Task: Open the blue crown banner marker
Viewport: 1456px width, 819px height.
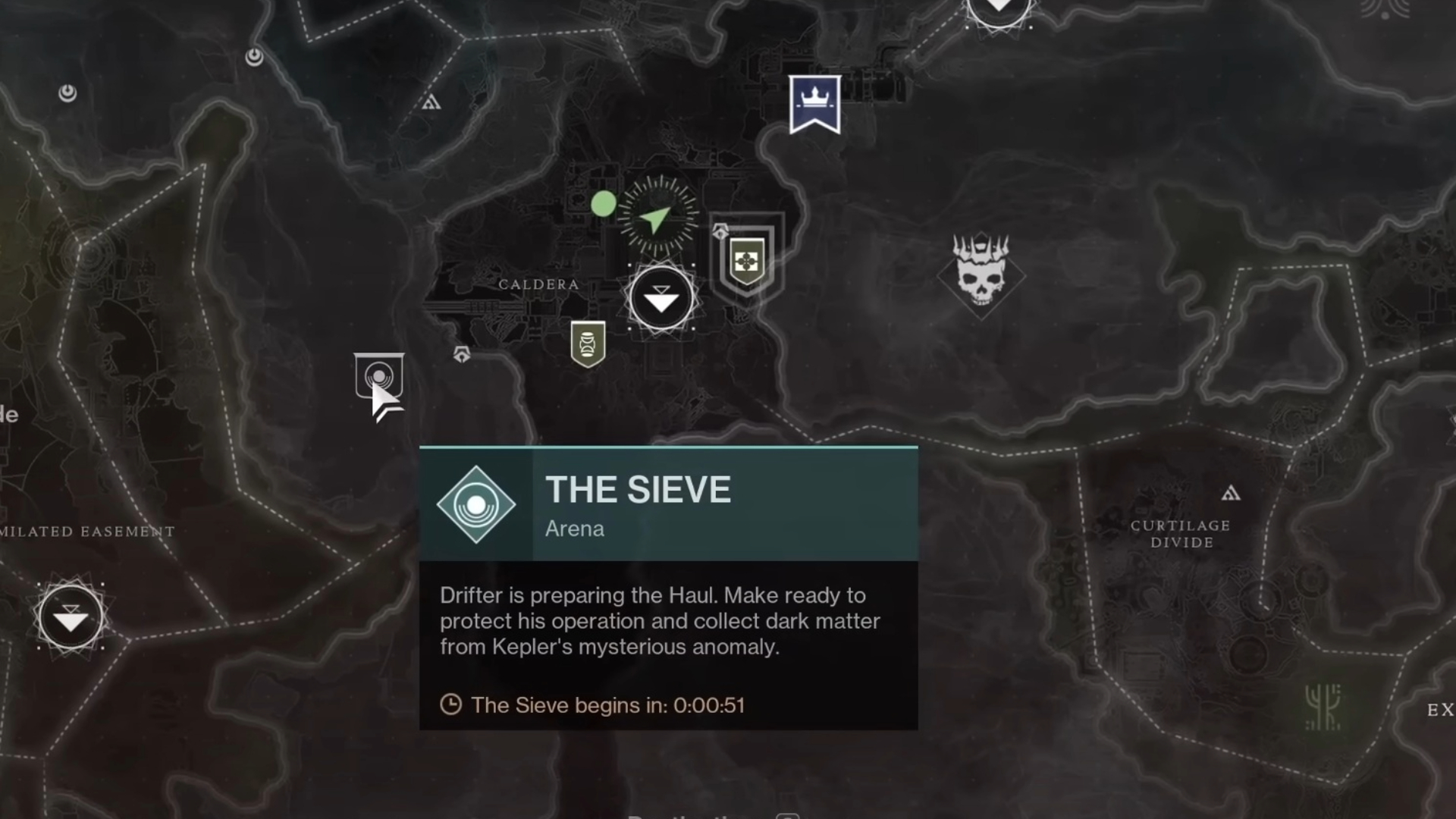Action: [814, 104]
